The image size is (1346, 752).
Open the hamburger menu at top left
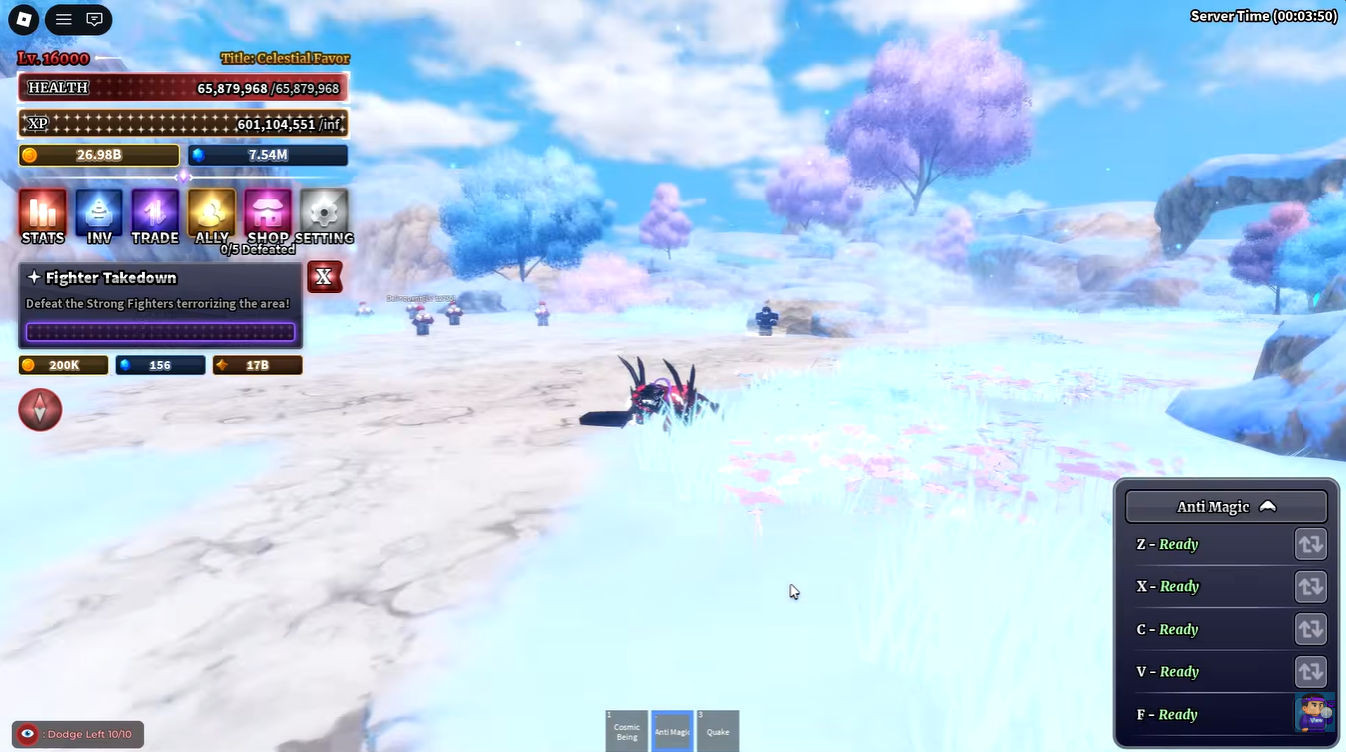click(63, 19)
